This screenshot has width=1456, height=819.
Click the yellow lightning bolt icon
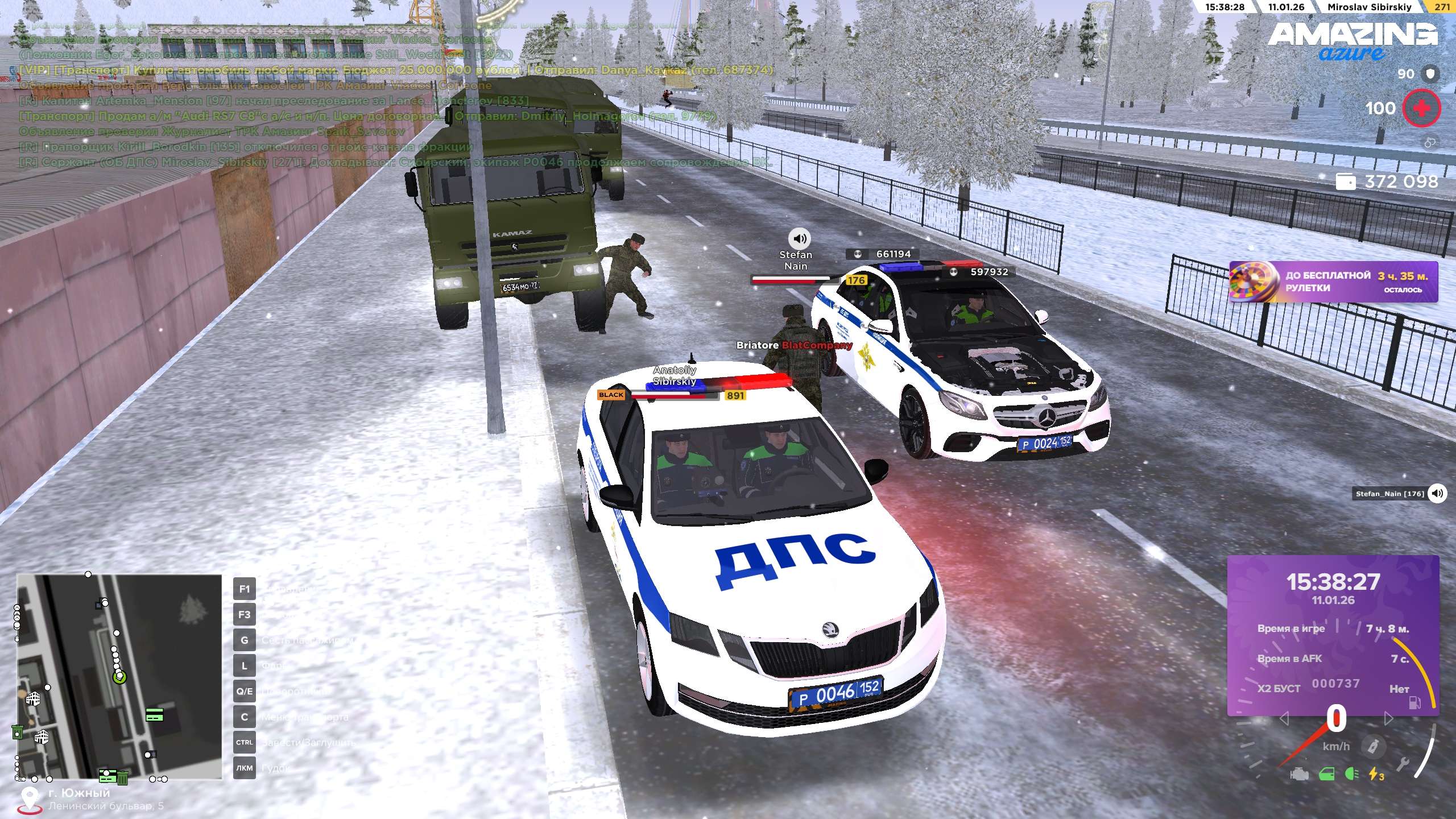pyautogui.click(x=1376, y=774)
